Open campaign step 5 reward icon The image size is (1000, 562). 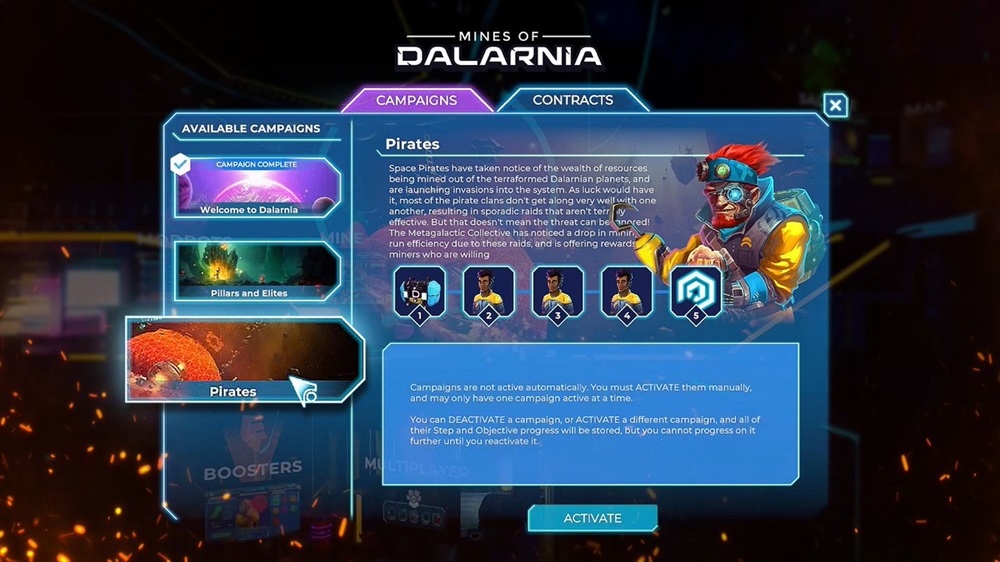point(695,293)
